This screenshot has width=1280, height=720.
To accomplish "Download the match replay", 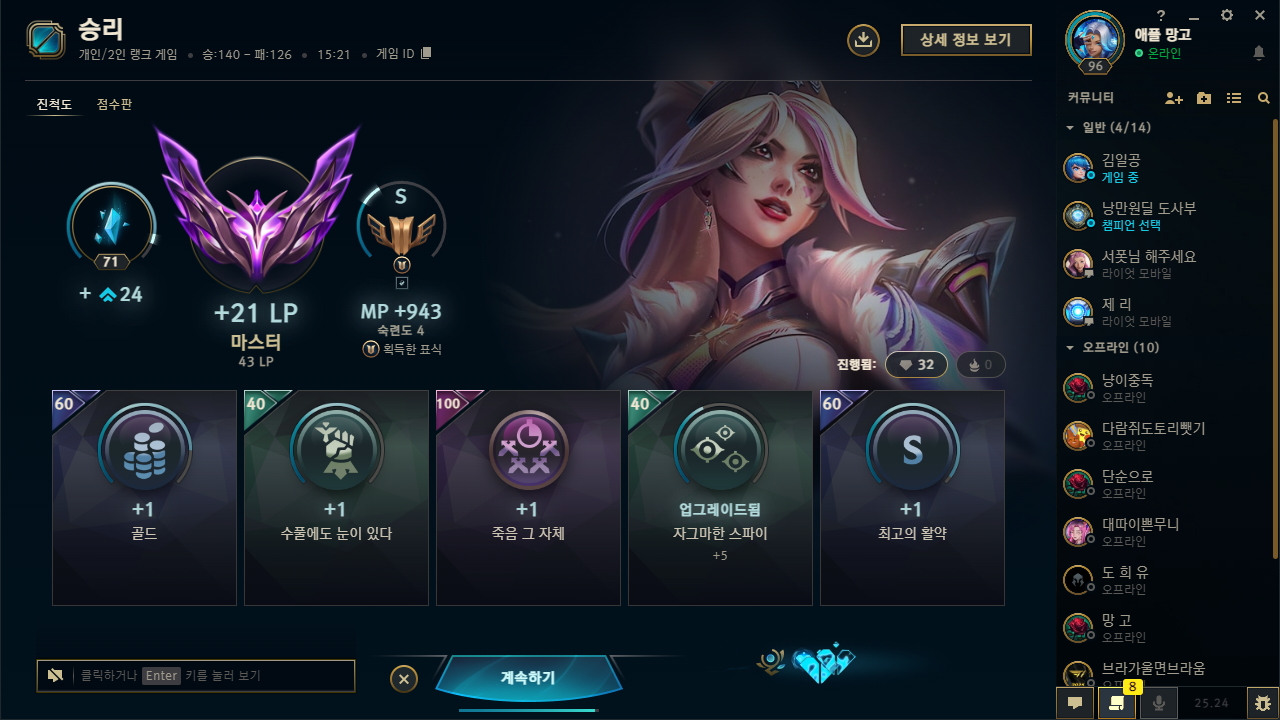I will point(863,40).
